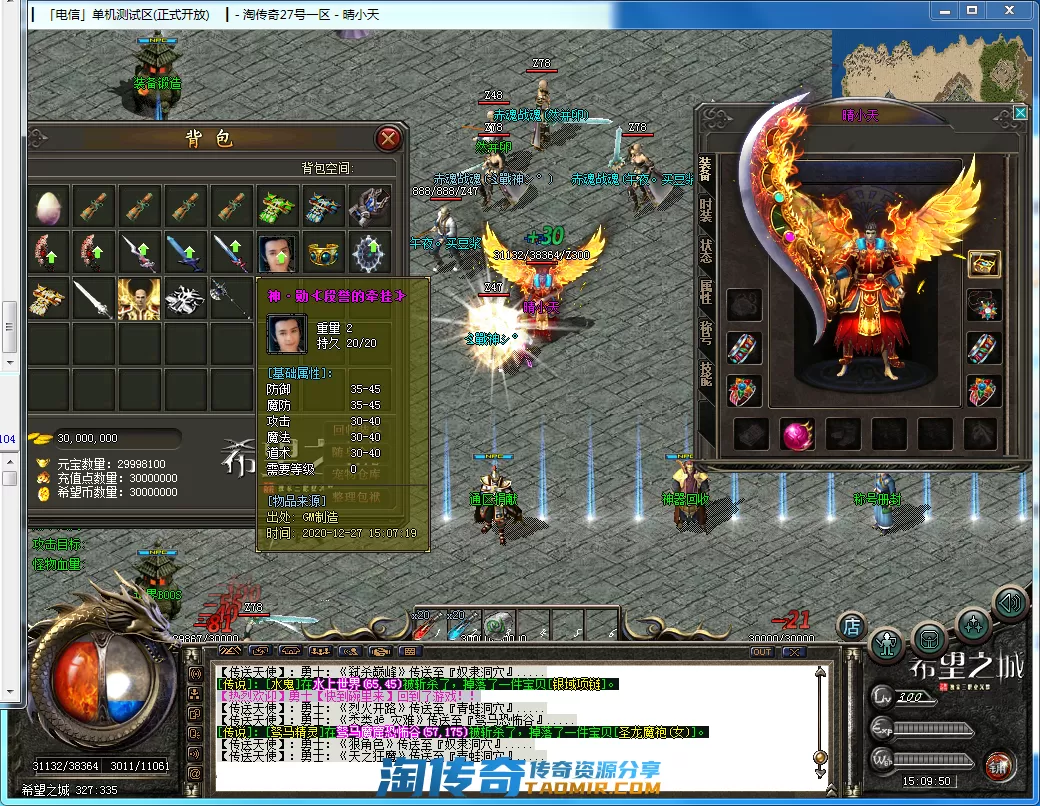
Task: Switch to the 技能 skills tab
Action: click(x=706, y=374)
